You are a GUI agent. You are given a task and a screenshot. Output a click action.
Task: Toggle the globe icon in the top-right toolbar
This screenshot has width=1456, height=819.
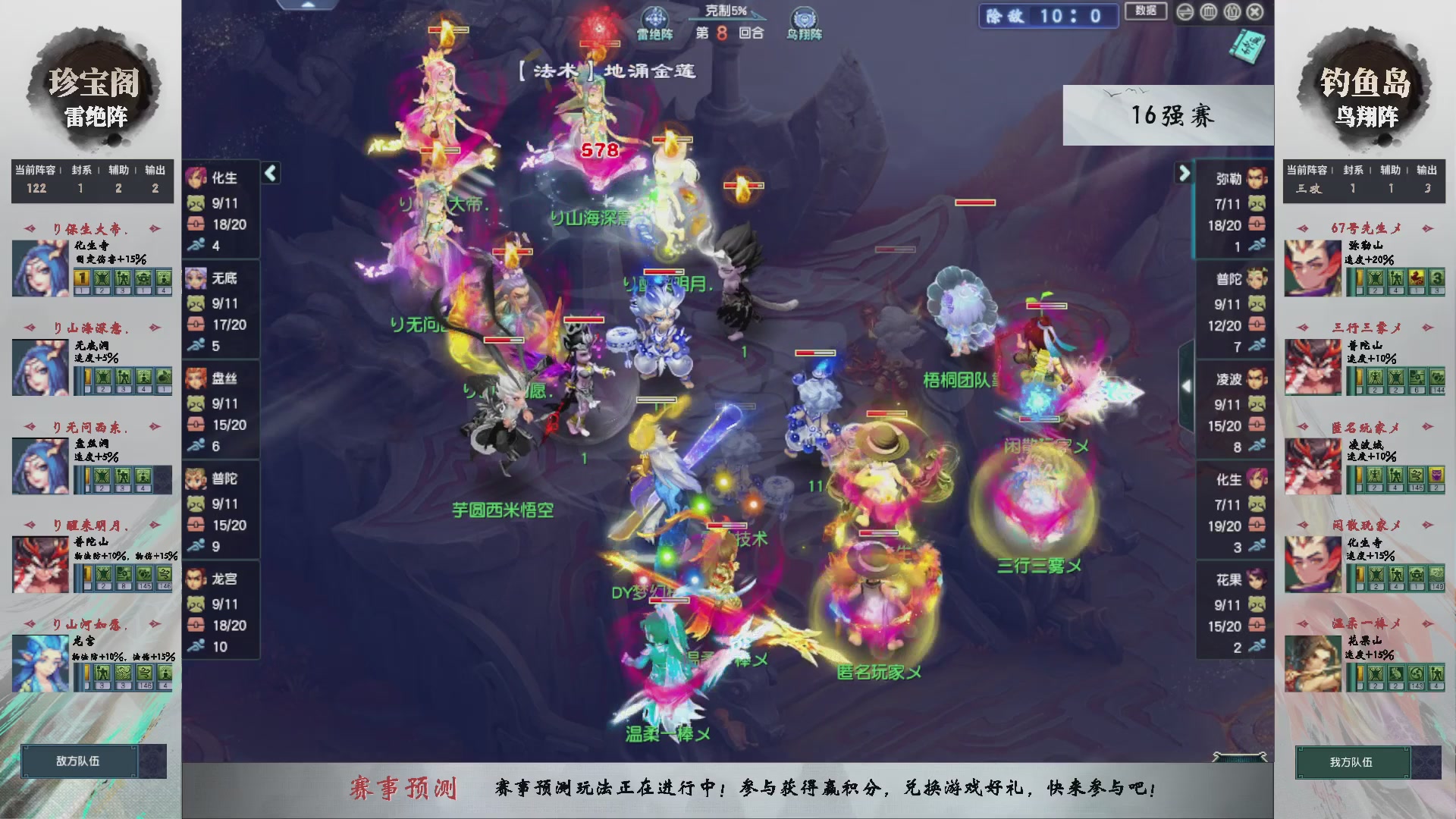(x=1207, y=12)
